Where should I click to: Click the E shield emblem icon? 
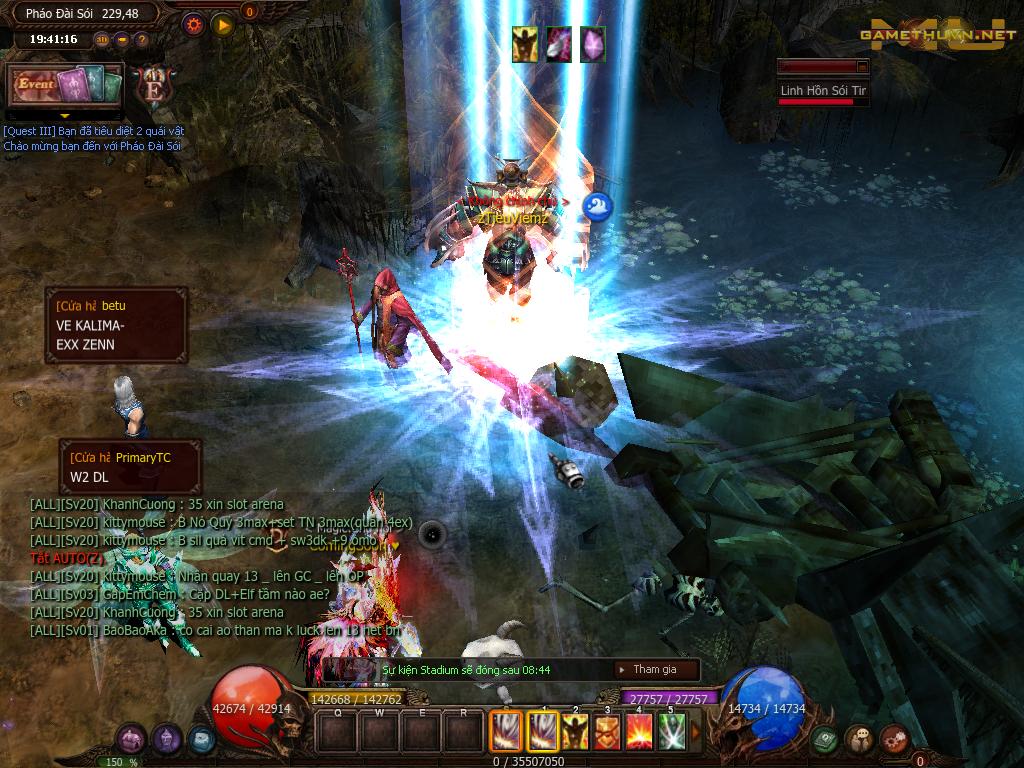[155, 86]
